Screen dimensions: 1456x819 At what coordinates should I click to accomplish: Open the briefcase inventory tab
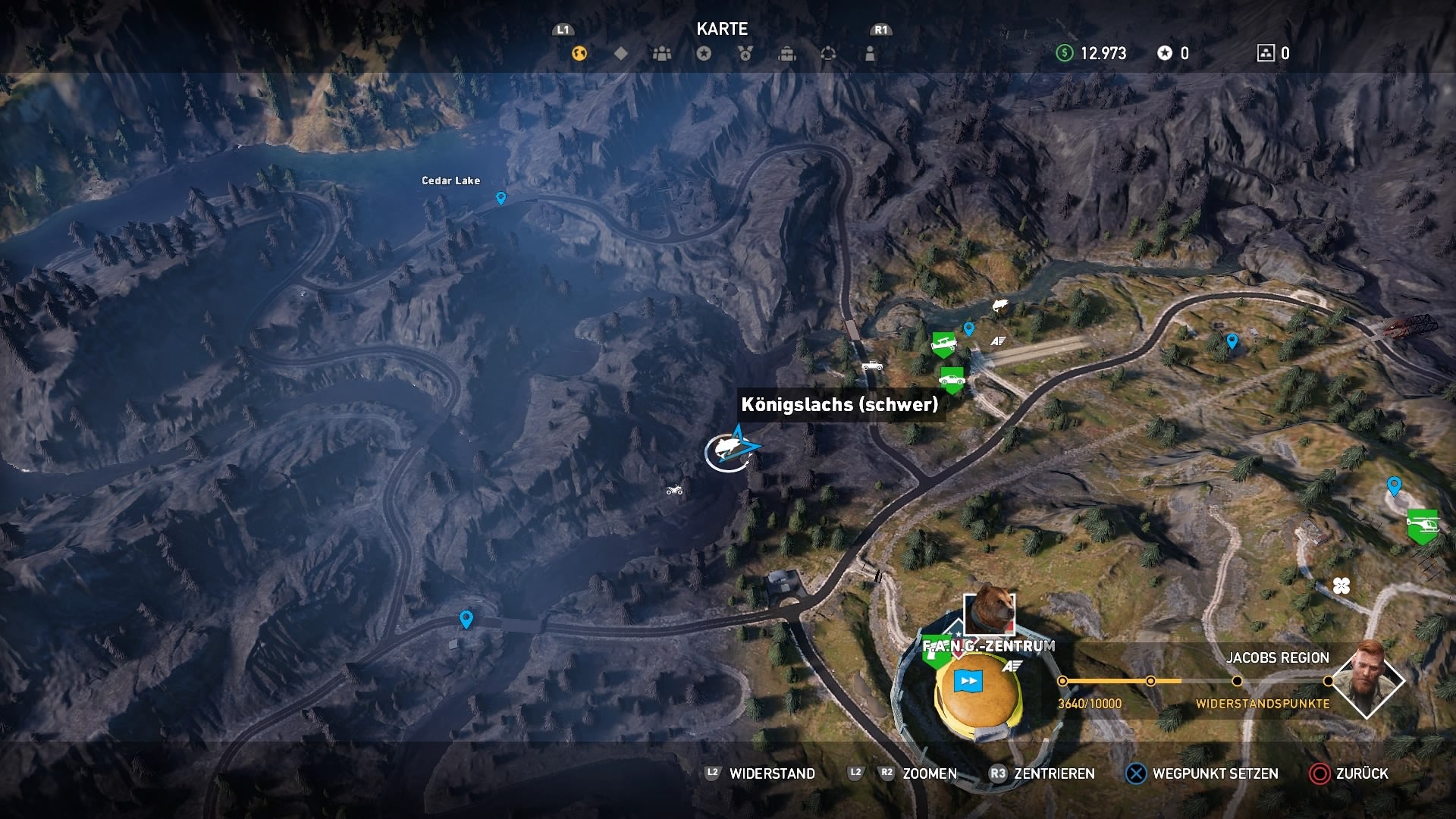pos(787,53)
